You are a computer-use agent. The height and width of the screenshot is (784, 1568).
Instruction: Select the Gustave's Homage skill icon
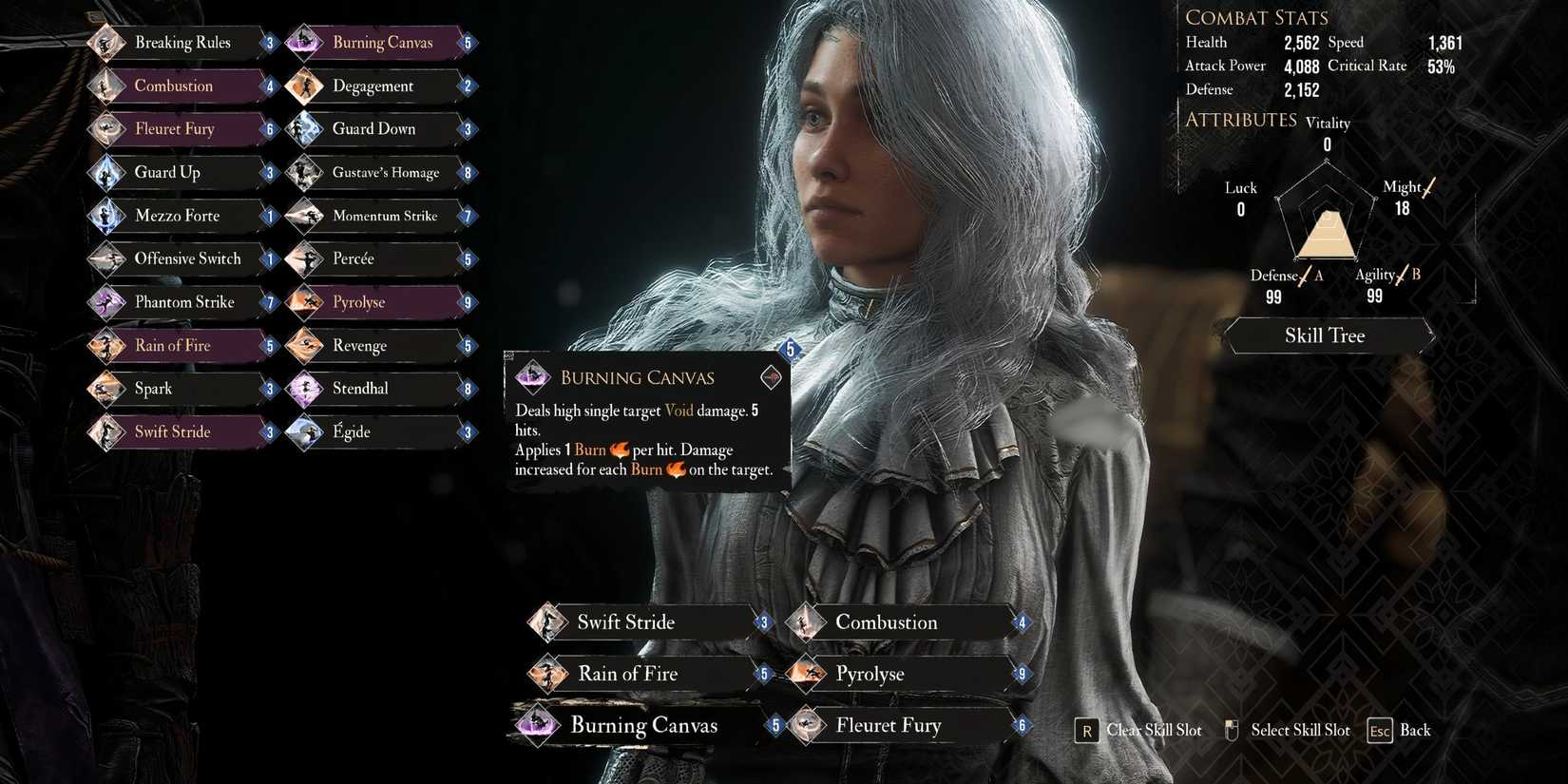[x=304, y=172]
